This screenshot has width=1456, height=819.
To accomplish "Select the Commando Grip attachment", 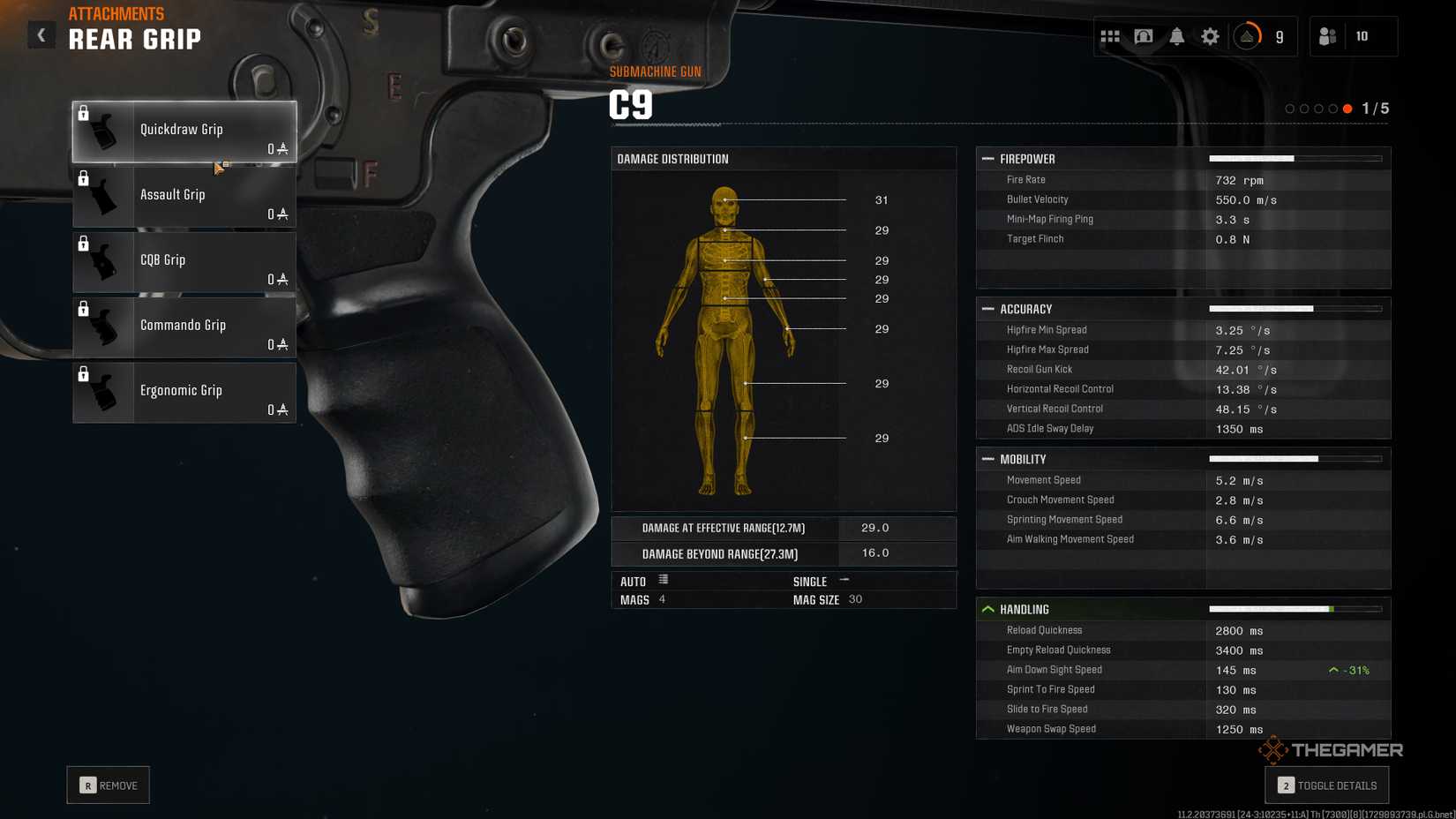I will [184, 327].
